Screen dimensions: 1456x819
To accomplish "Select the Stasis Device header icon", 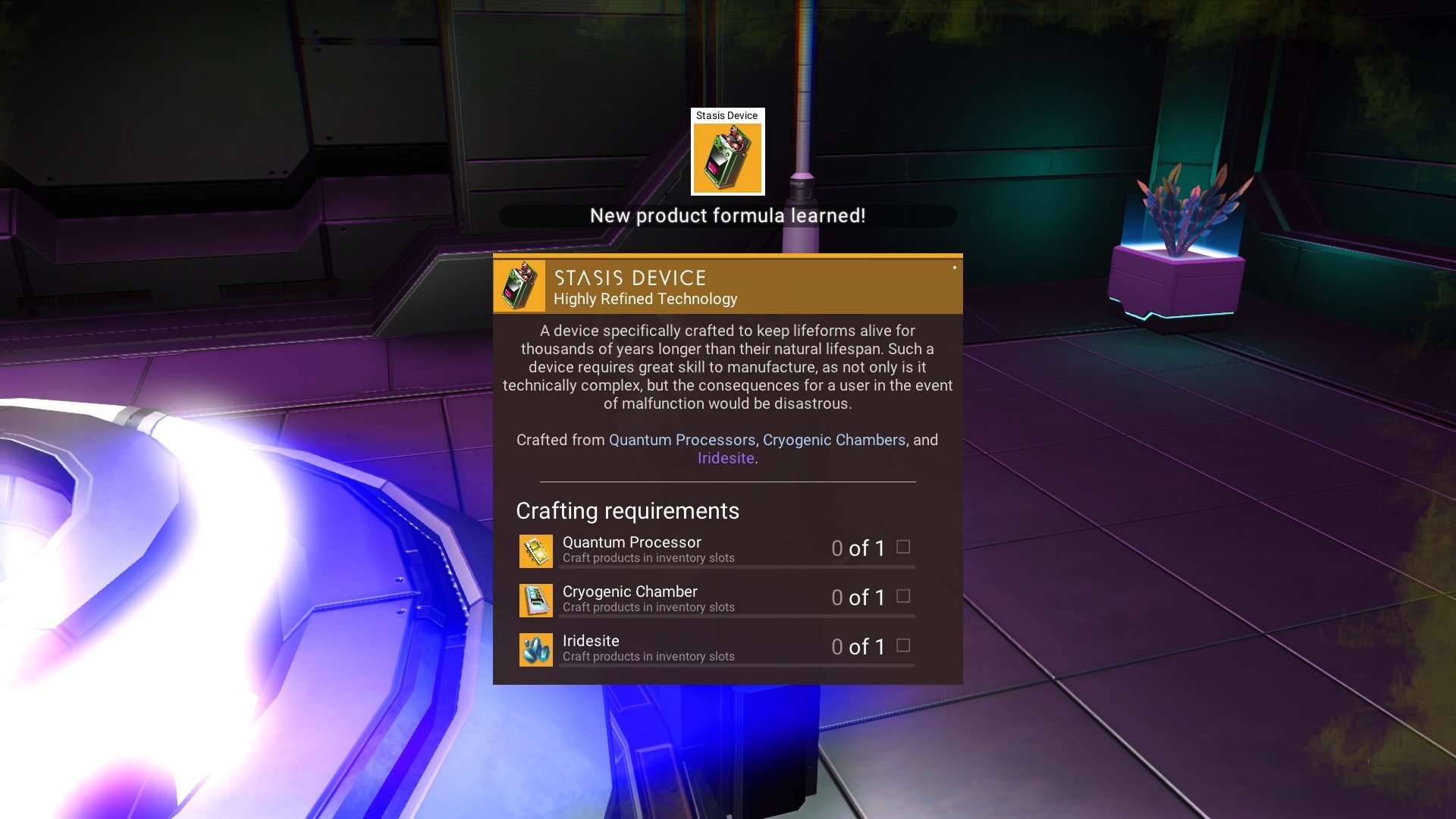I will (519, 286).
